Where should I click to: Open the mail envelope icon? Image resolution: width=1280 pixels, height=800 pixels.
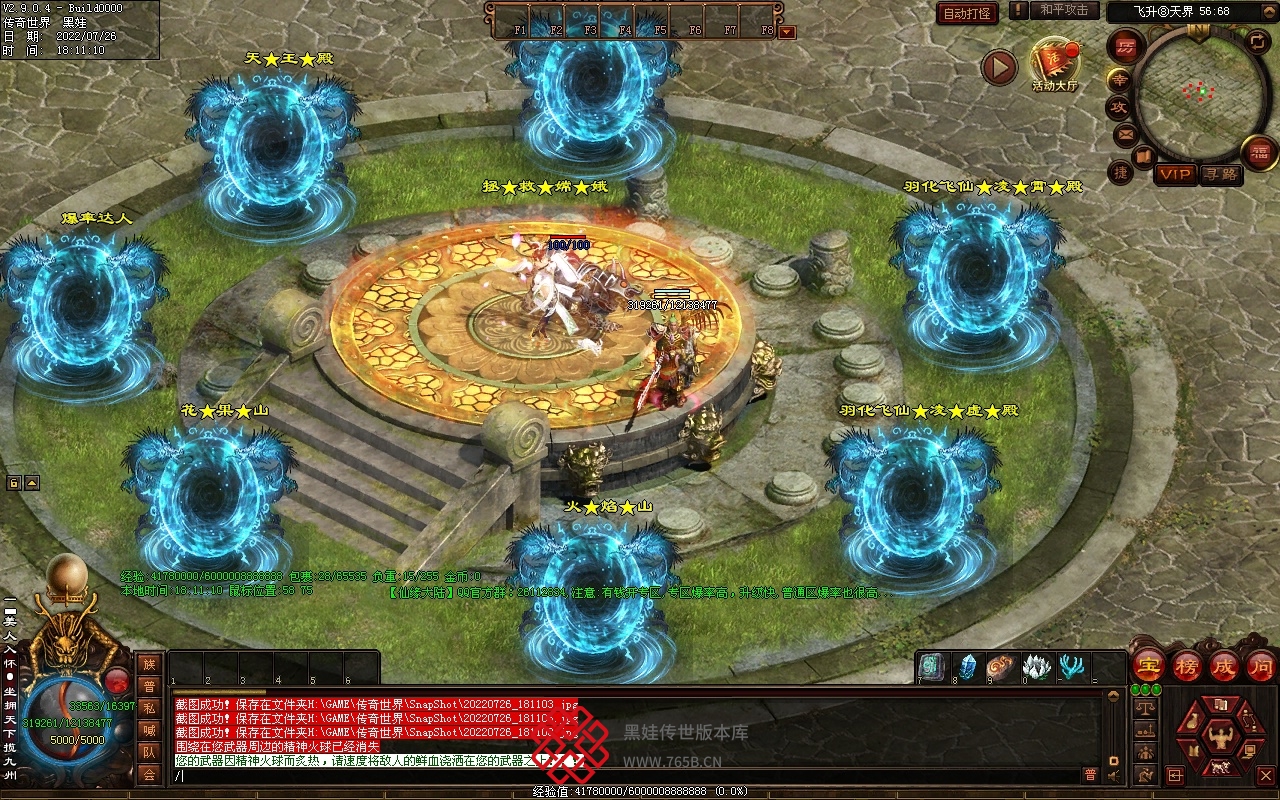click(x=1125, y=133)
